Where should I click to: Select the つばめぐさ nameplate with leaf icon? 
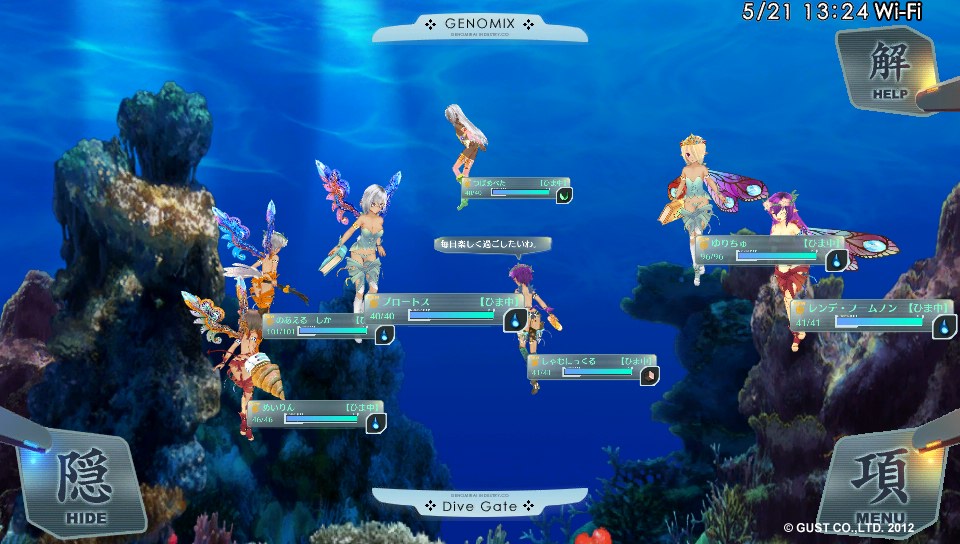point(514,188)
